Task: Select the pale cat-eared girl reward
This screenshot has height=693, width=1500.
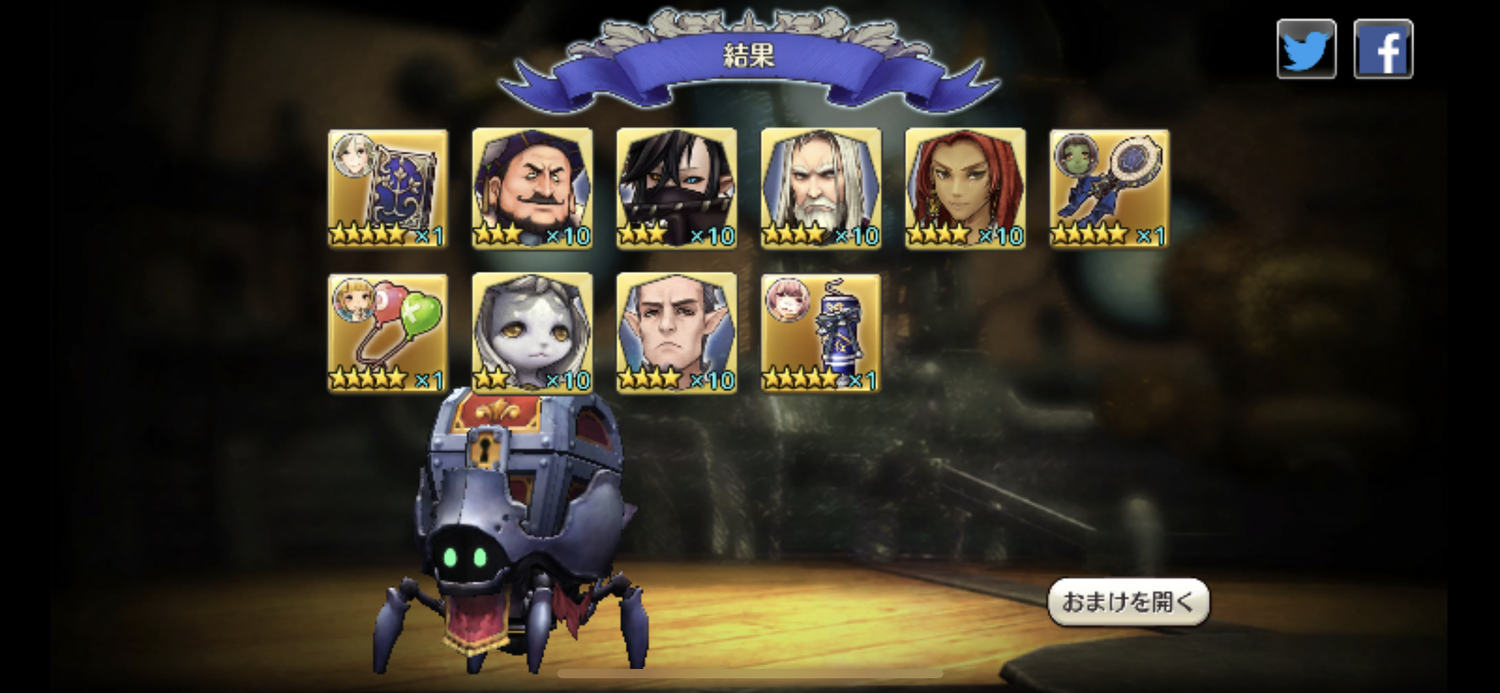Action: (x=532, y=333)
